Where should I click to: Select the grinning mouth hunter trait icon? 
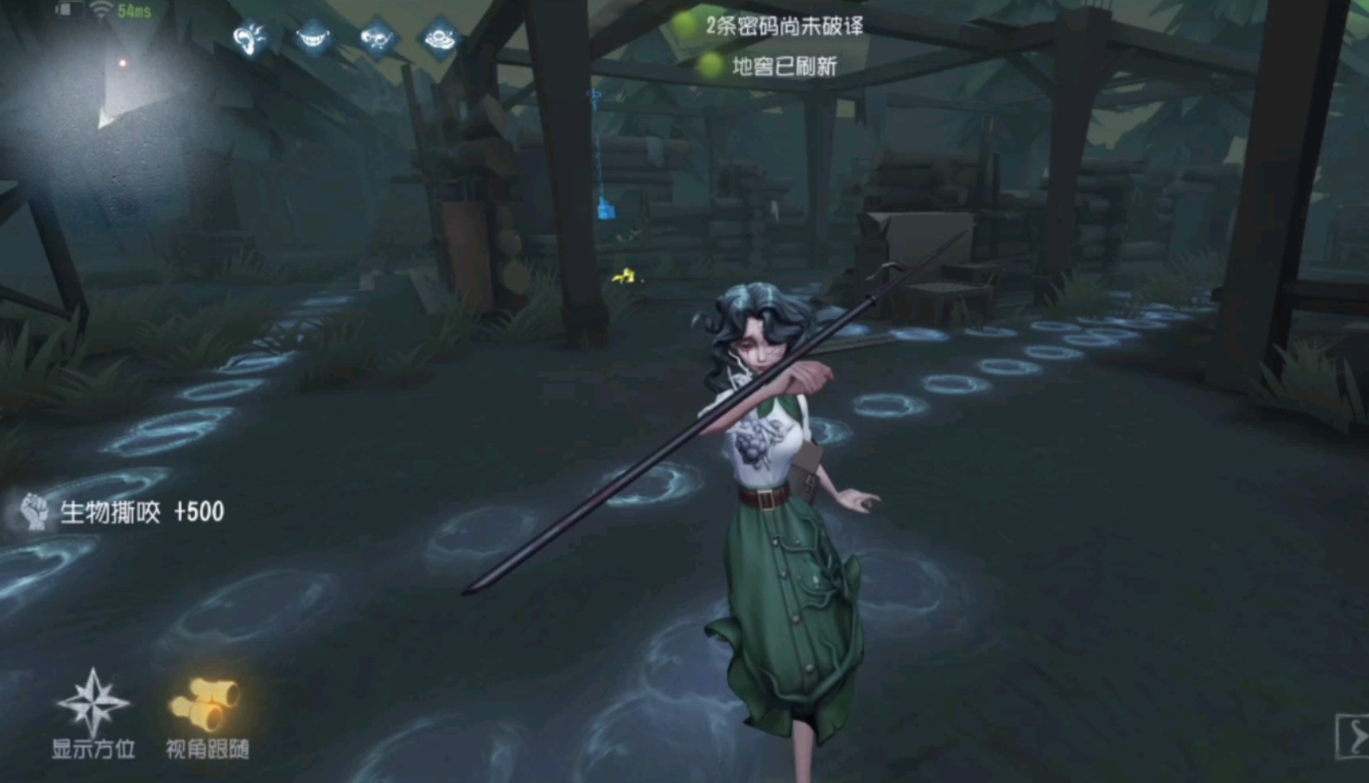[313, 37]
